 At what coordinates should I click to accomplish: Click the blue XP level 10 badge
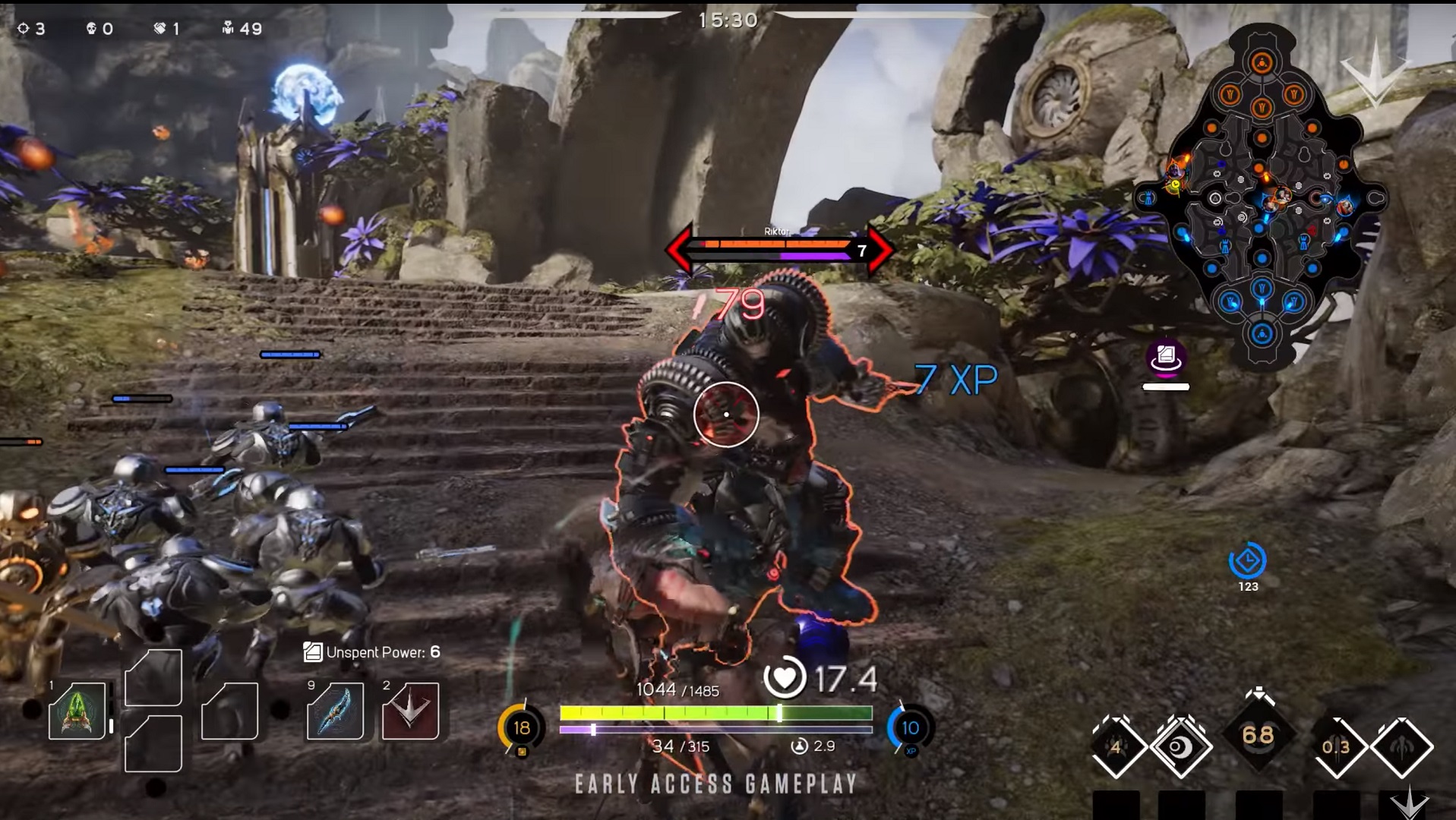click(x=910, y=728)
